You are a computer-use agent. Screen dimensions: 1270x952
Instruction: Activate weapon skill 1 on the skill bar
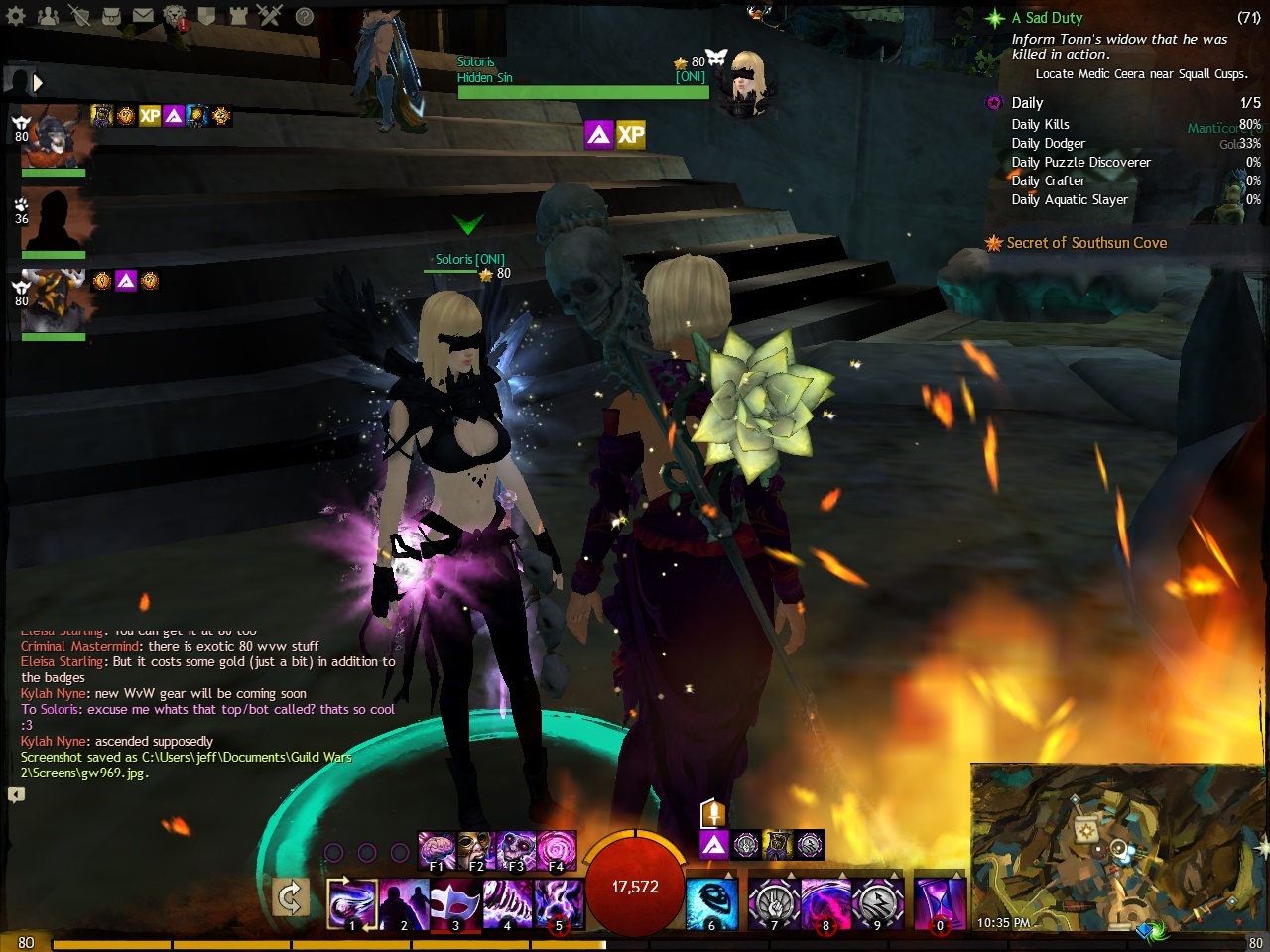[352, 902]
